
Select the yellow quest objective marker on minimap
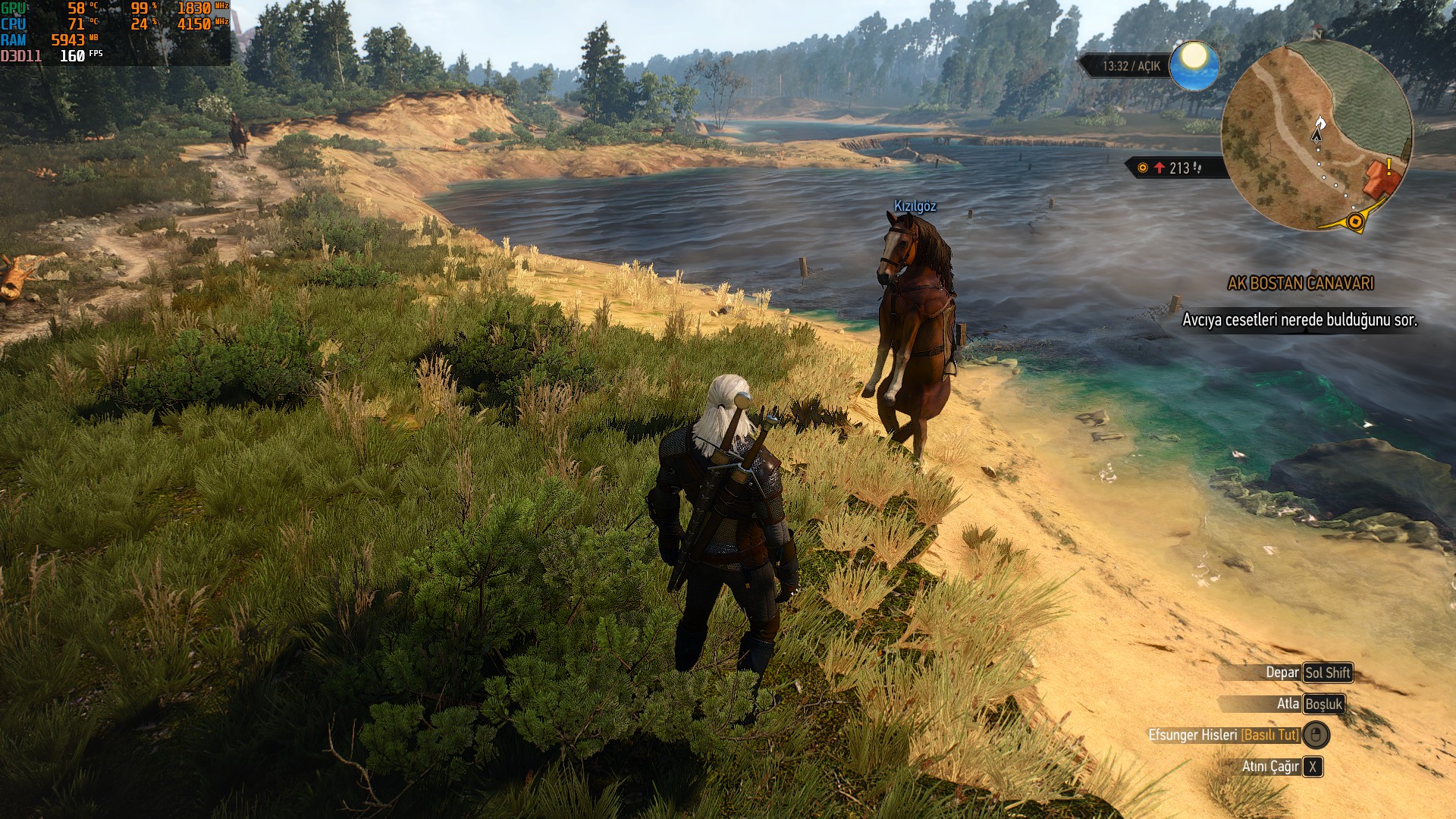coord(1354,221)
